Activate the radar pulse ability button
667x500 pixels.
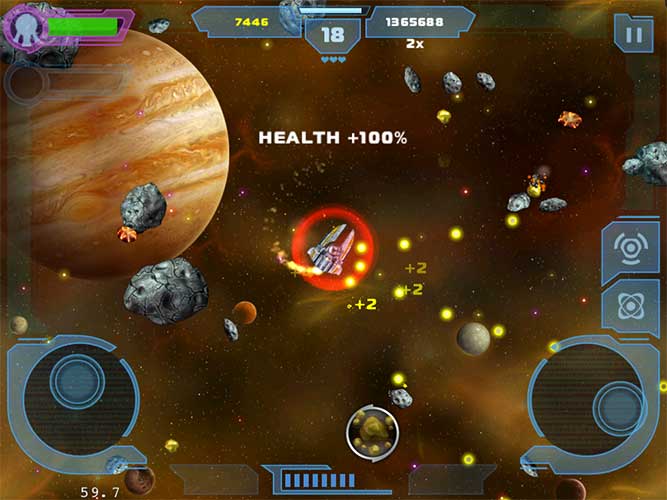pyautogui.click(x=630, y=248)
